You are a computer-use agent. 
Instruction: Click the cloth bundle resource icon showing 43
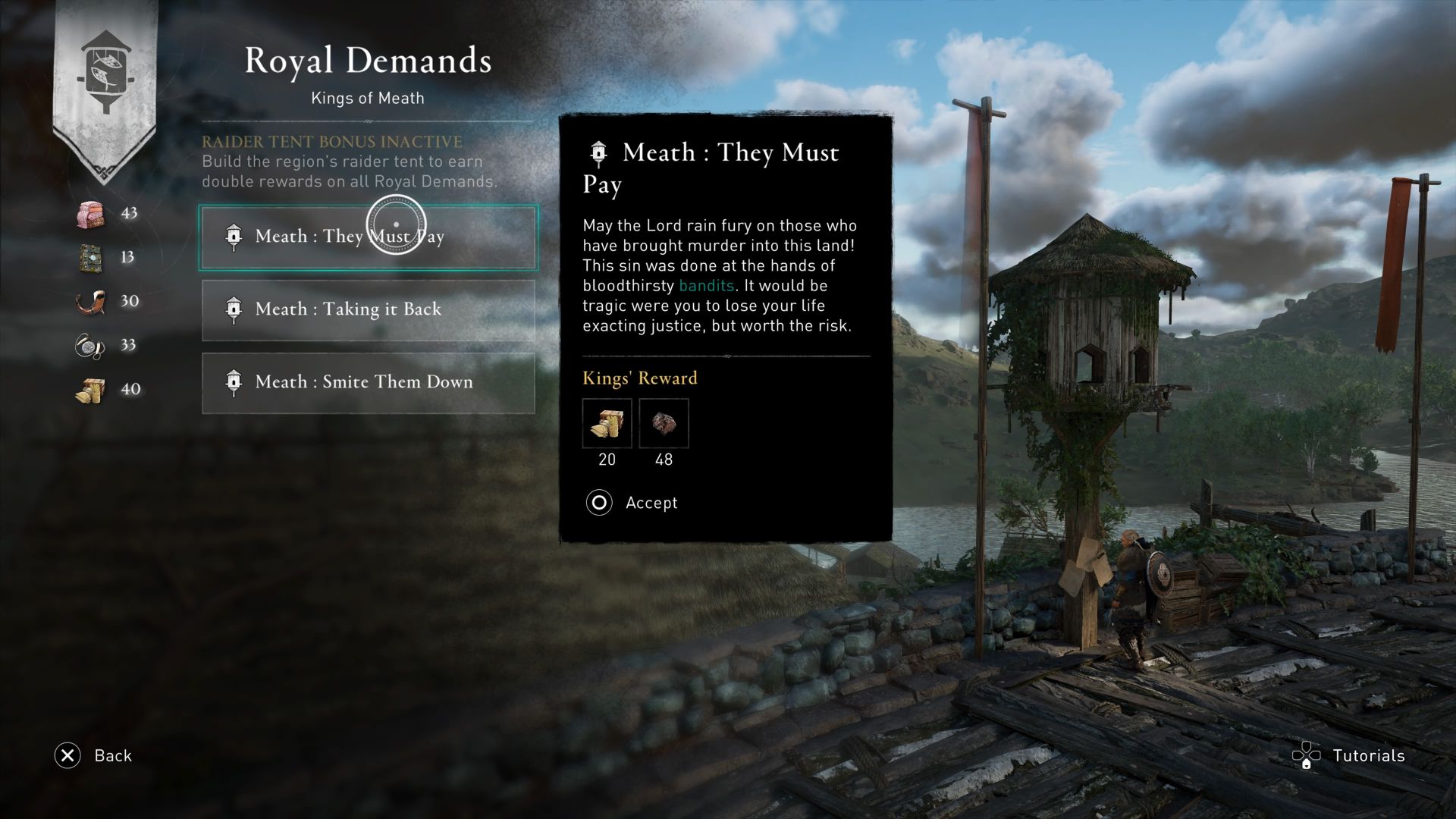pyautogui.click(x=90, y=213)
